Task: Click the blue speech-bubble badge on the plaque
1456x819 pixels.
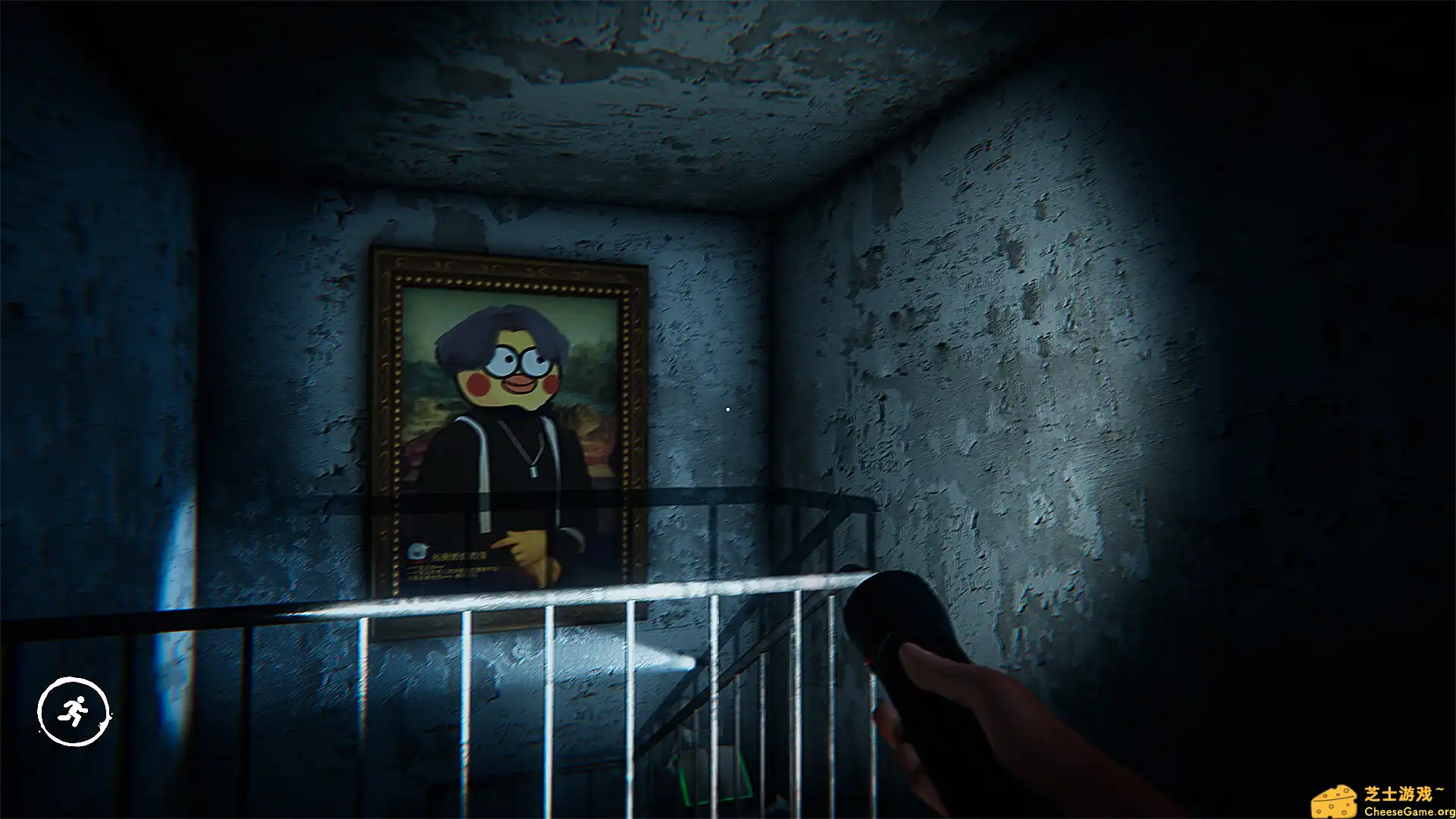Action: (x=418, y=551)
